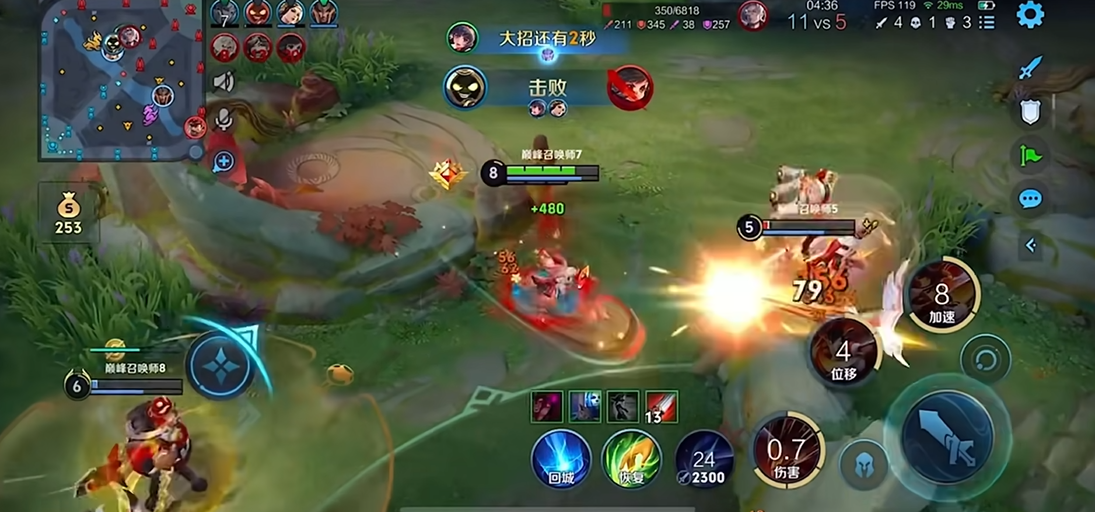Open the quick chat speech bubble
1095x512 pixels.
pos(1030,198)
